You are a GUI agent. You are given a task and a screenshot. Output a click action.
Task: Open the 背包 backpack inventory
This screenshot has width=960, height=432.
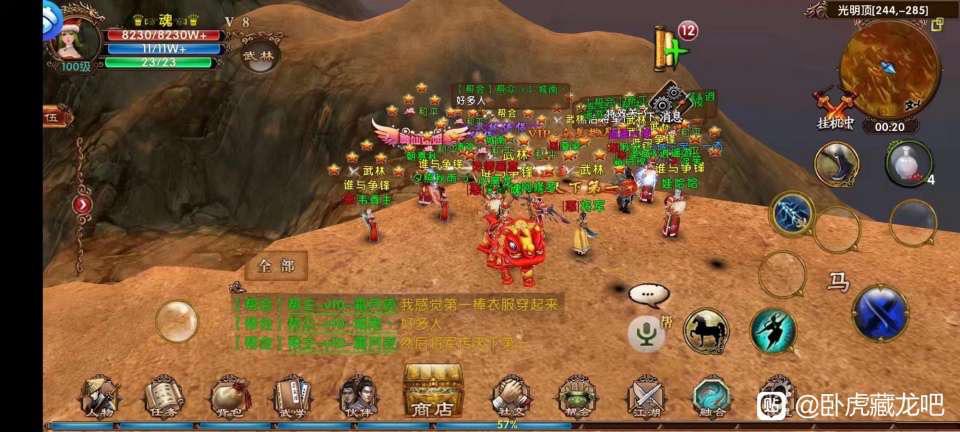click(x=230, y=395)
